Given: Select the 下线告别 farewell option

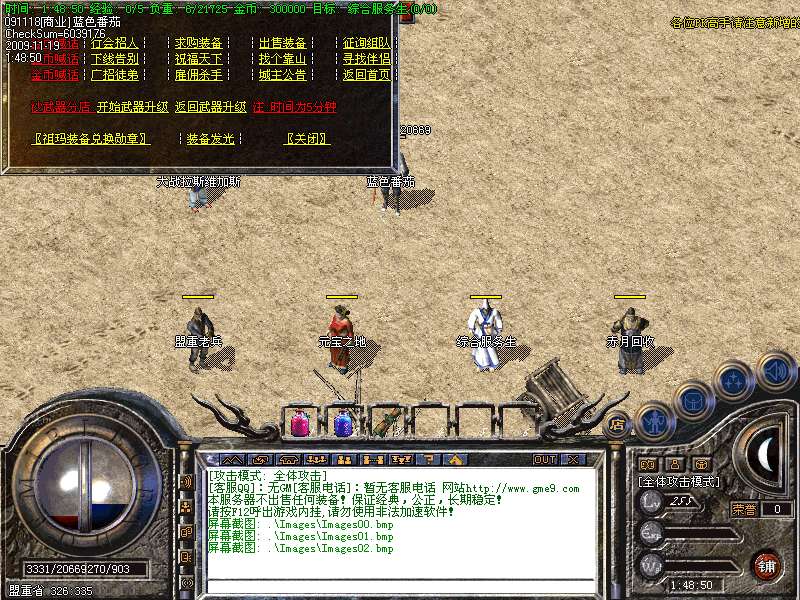Looking at the screenshot, I should (x=115, y=59).
